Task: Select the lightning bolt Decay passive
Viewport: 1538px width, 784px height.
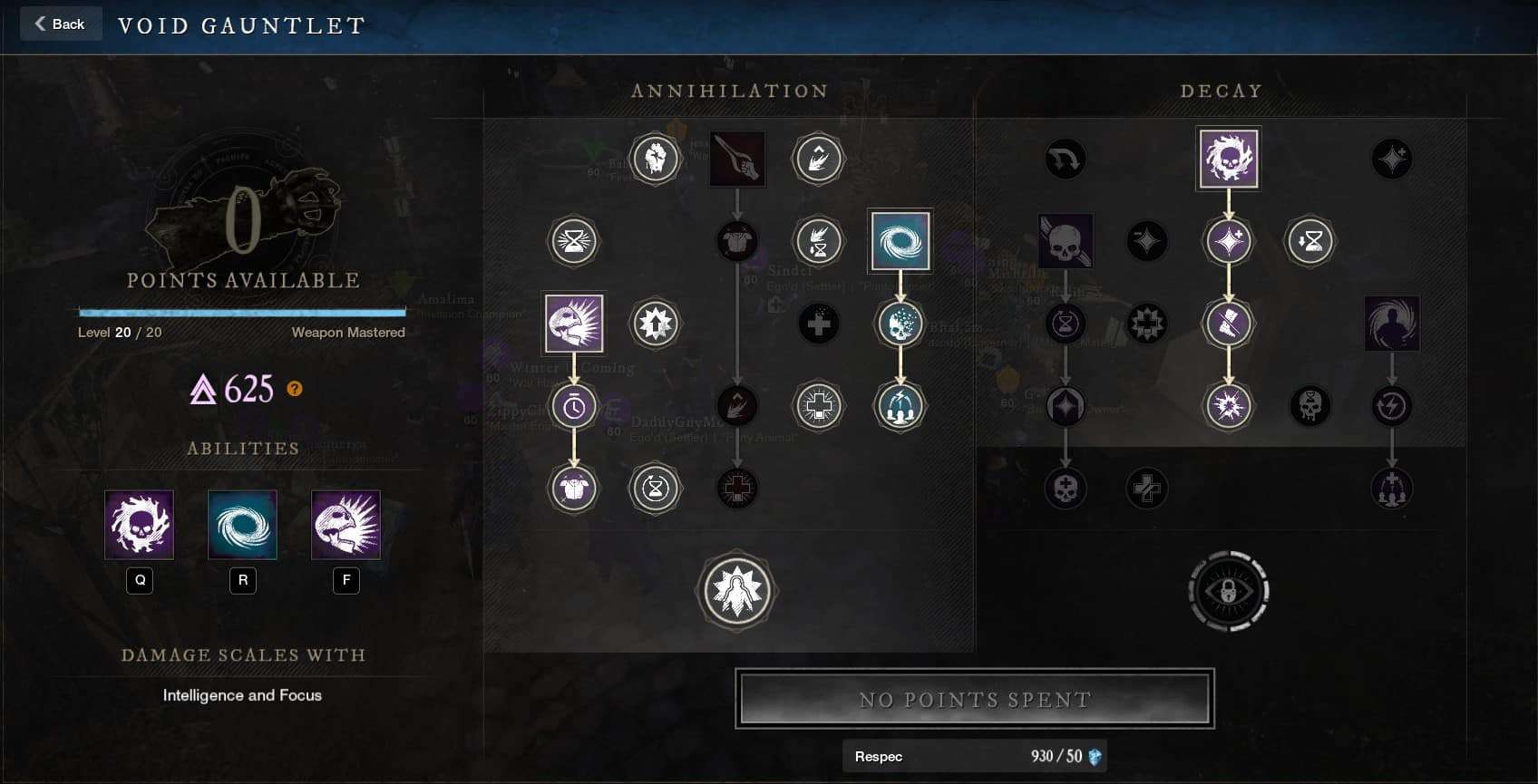Action: (x=1391, y=407)
